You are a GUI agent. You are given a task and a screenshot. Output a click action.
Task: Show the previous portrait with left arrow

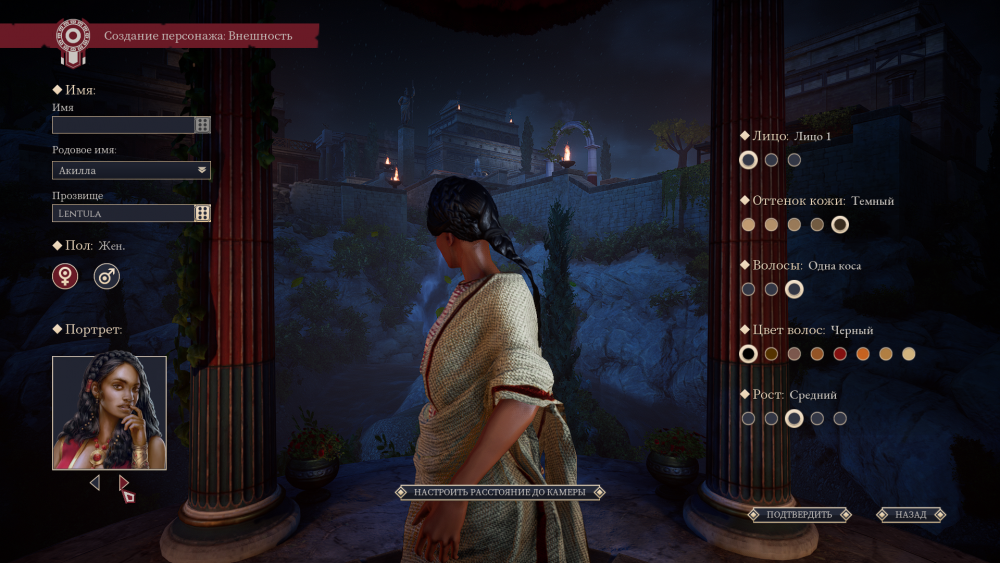tap(95, 483)
